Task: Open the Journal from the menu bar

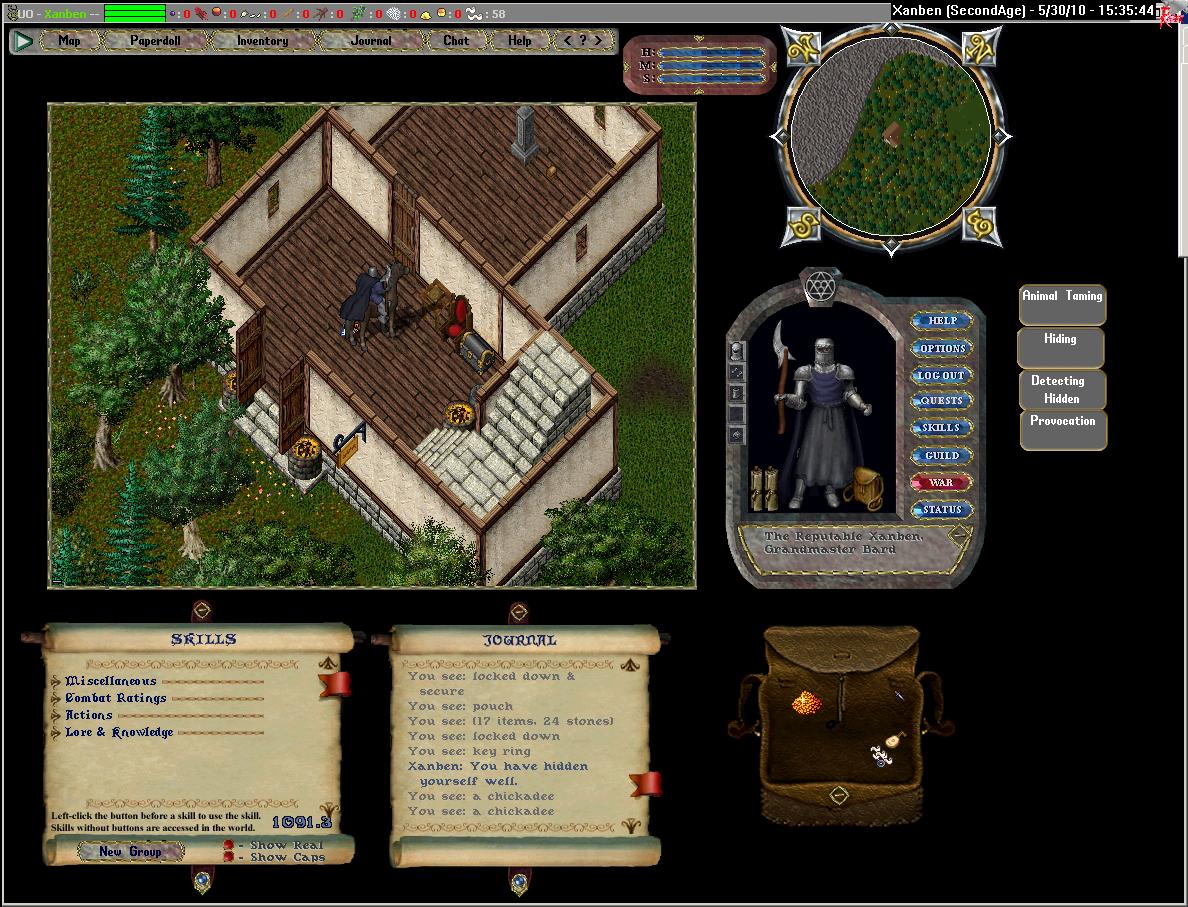Action: [371, 41]
